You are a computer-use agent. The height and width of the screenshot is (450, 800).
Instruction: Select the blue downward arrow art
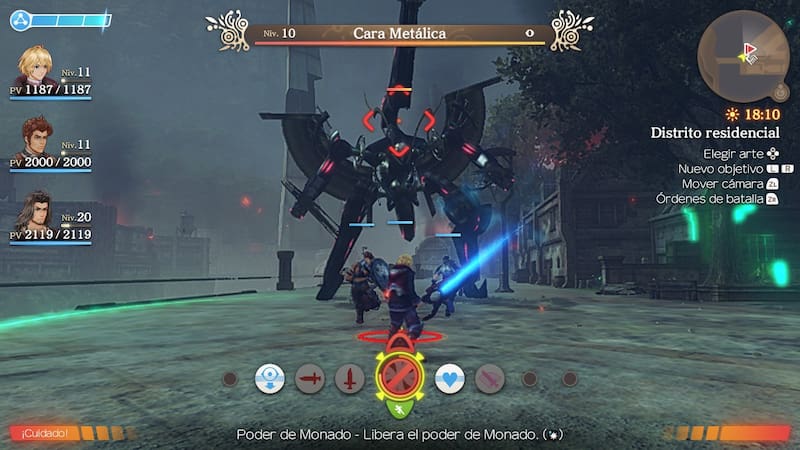(x=270, y=379)
